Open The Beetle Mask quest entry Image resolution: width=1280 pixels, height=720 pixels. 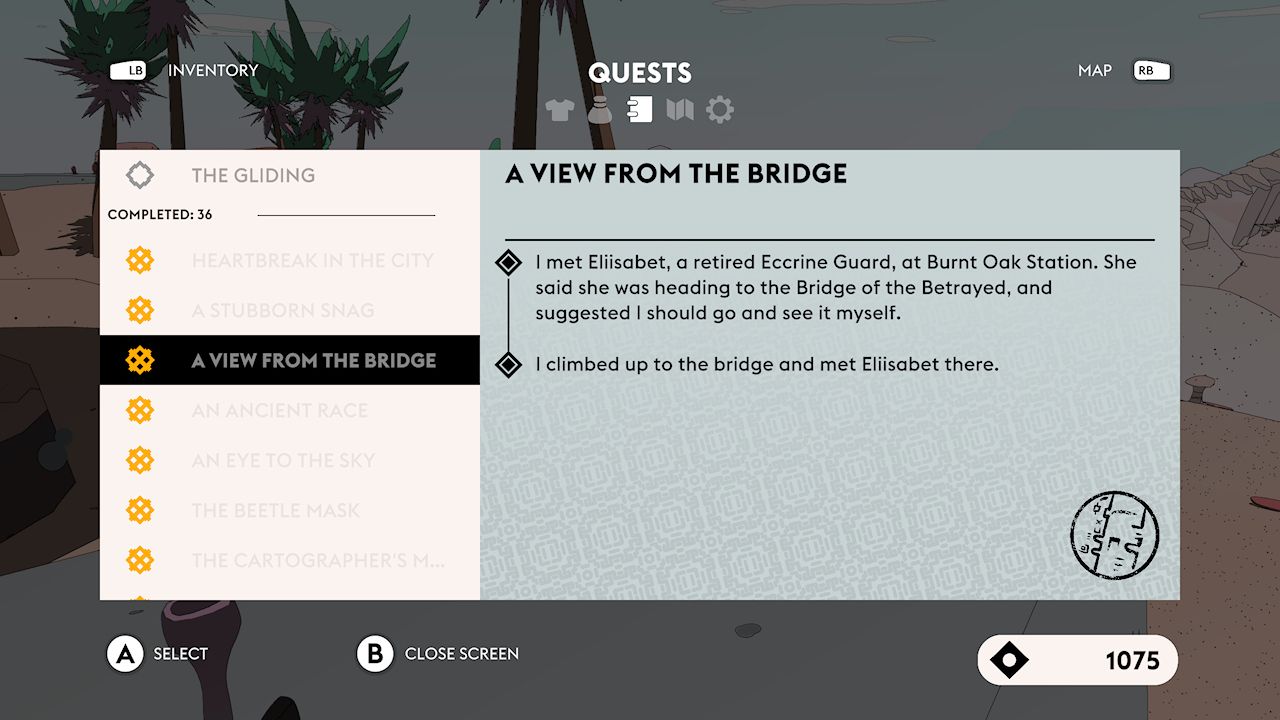pos(276,510)
